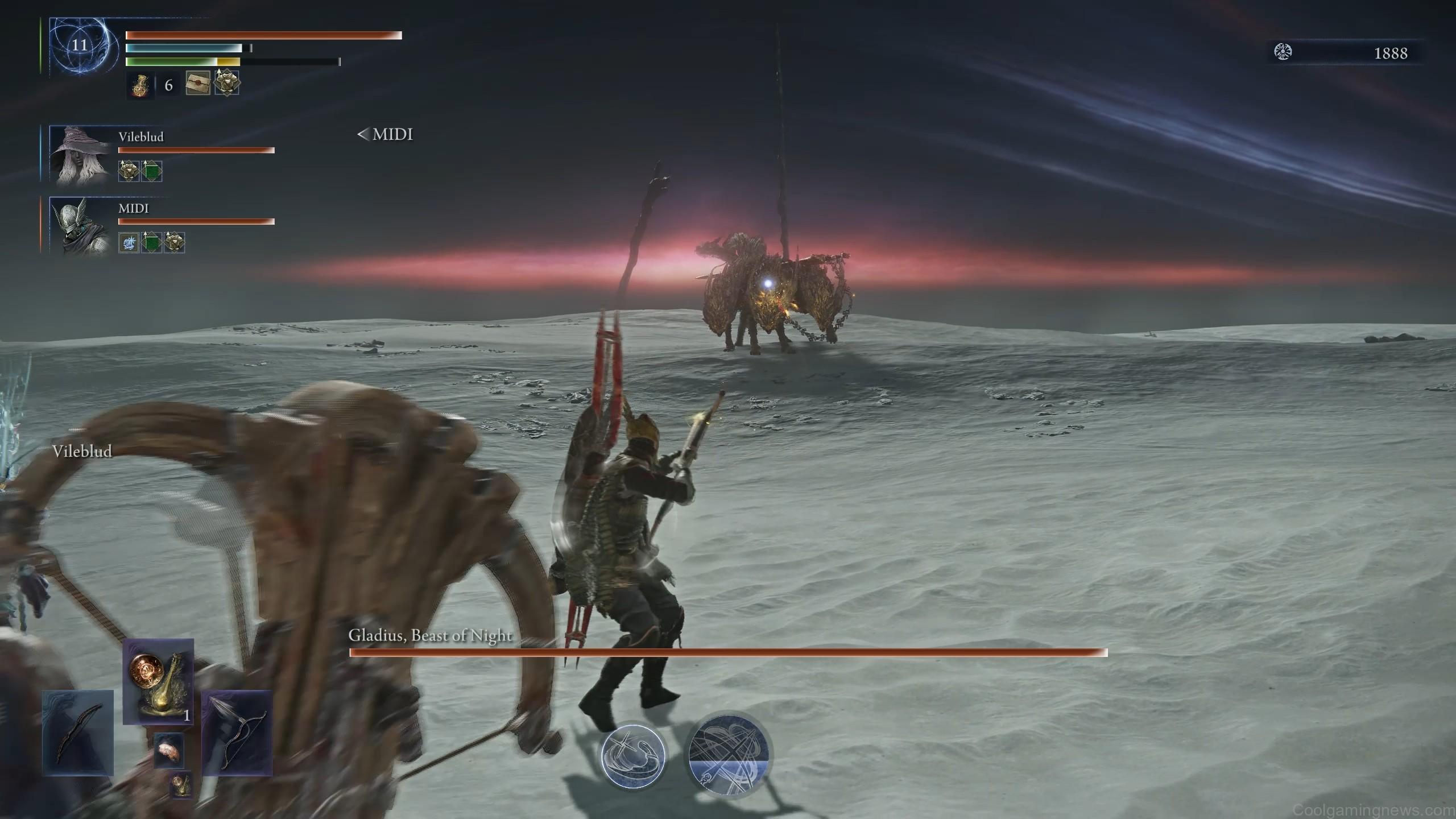Screen dimensions: 1456x819
Task: Toggle Vileblud's armor defense buff
Action: coord(128,171)
